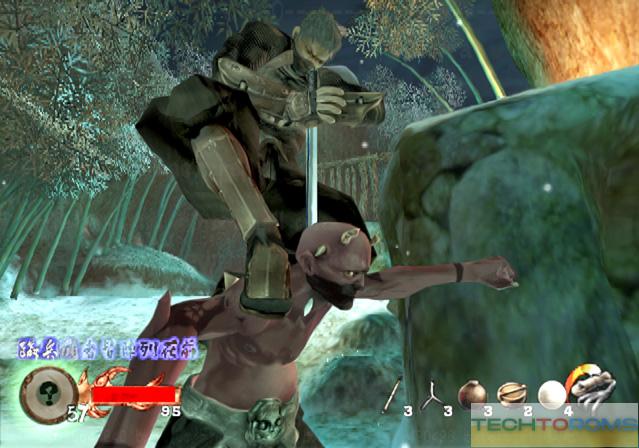Select the three-pronged caltrops item

[x=431, y=394]
